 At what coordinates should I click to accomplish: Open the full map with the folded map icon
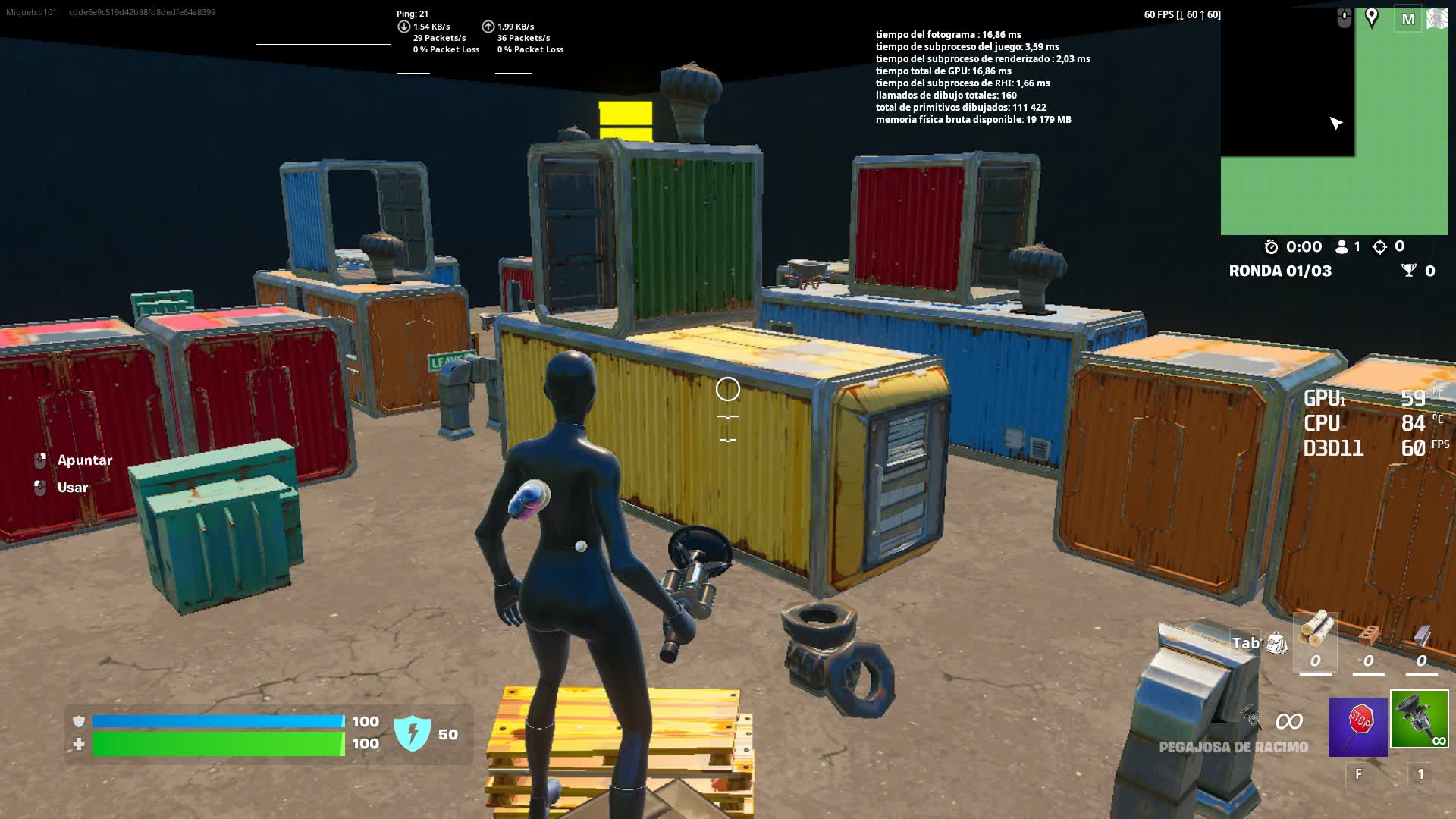coord(1437,19)
